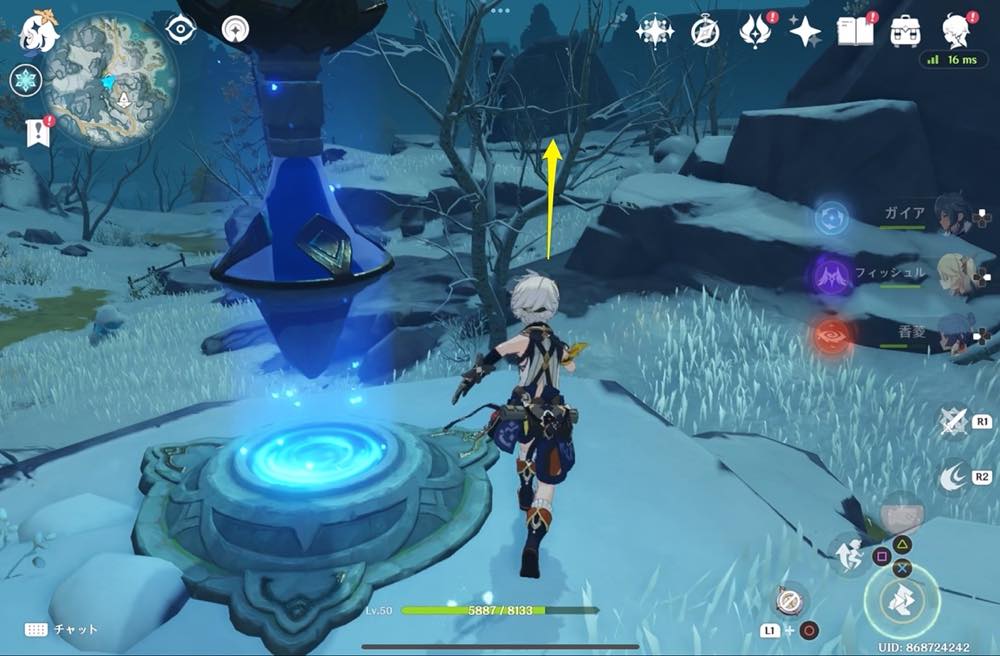The width and height of the screenshot is (1000, 656).
Task: Open the open-book handbook icon
Action: 855,31
